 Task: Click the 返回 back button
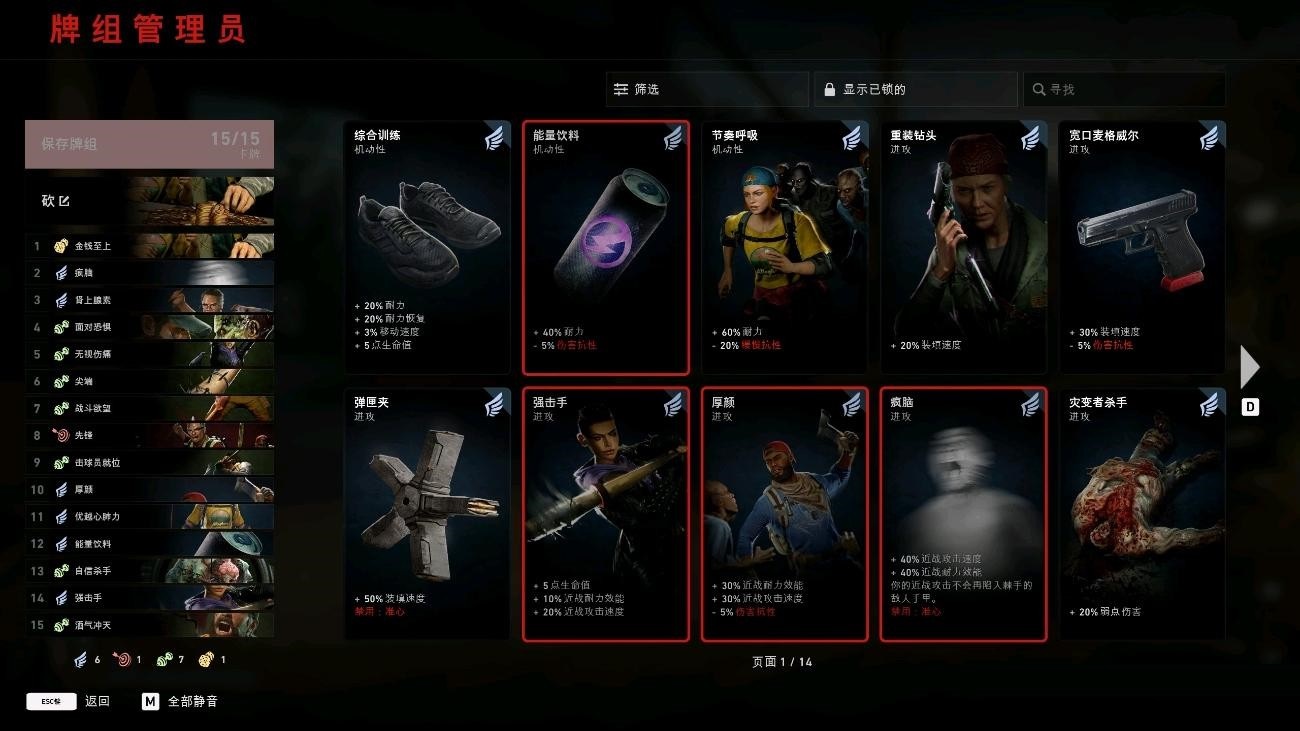pyautogui.click(x=97, y=701)
